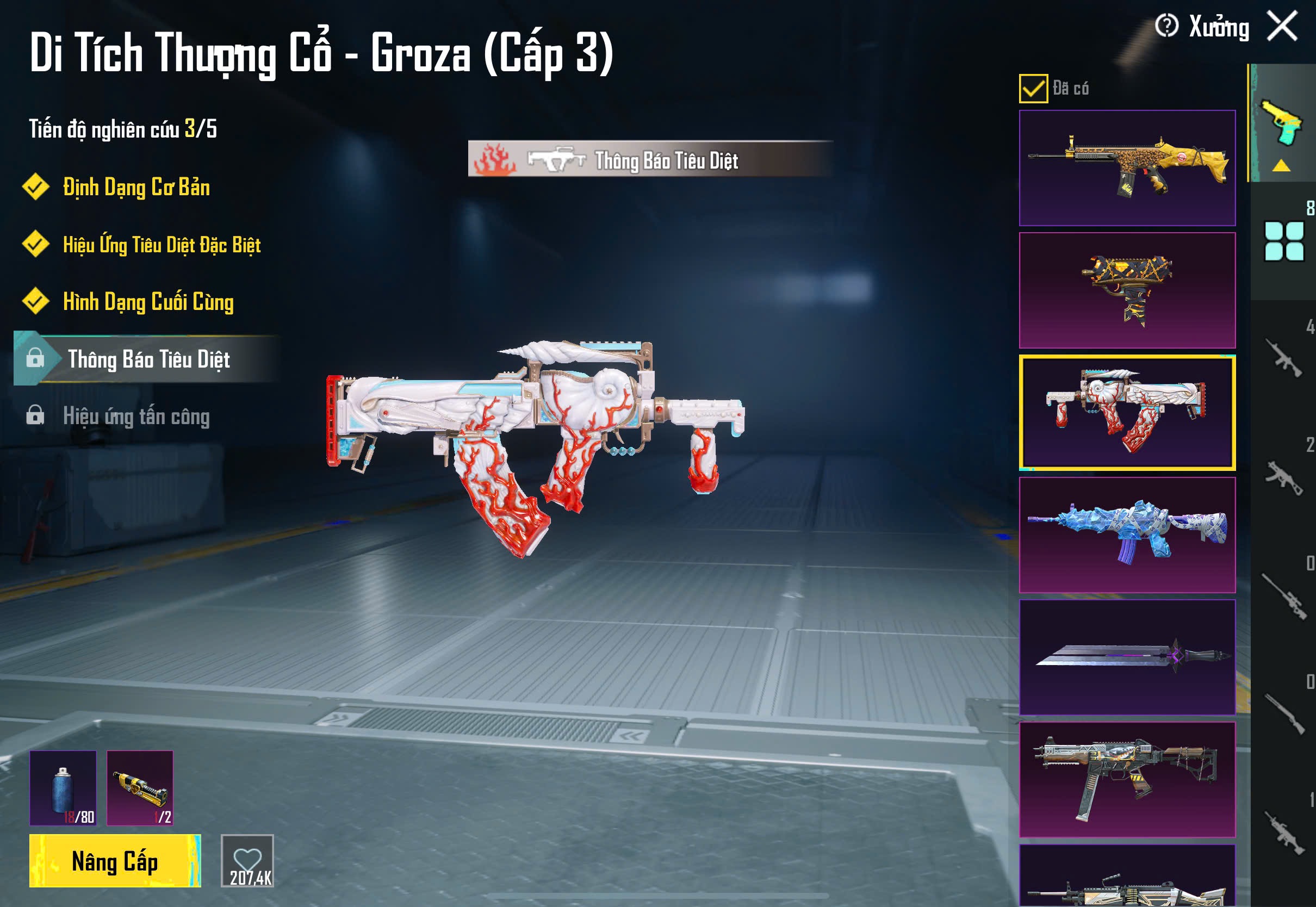Switch to the yellow pistol category tab
Screen dimensions: 1316x907
point(1282,125)
